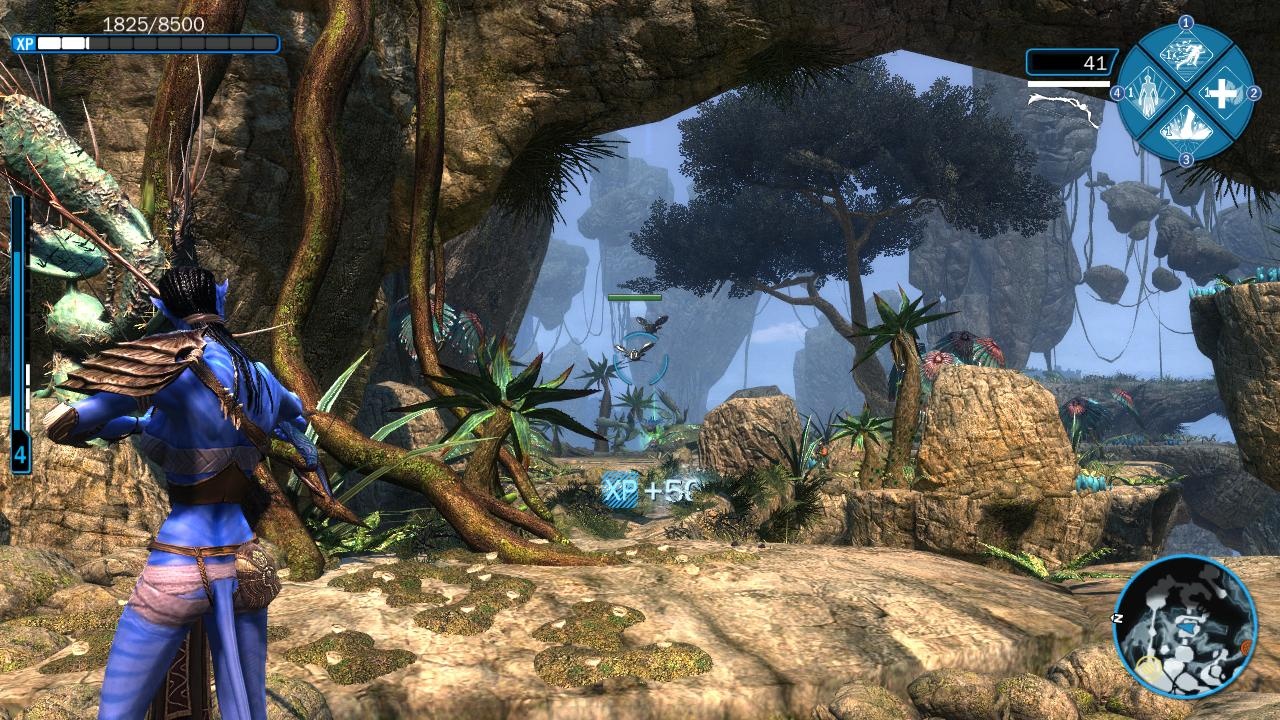Trigger the ground slam skill in slot 3

point(1185,128)
